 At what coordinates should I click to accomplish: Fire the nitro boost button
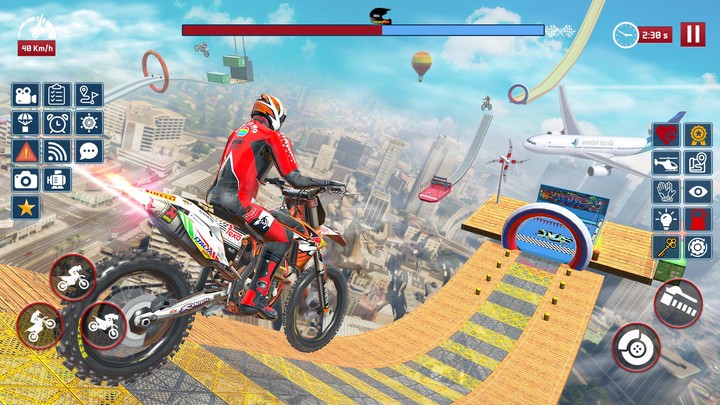[678, 303]
